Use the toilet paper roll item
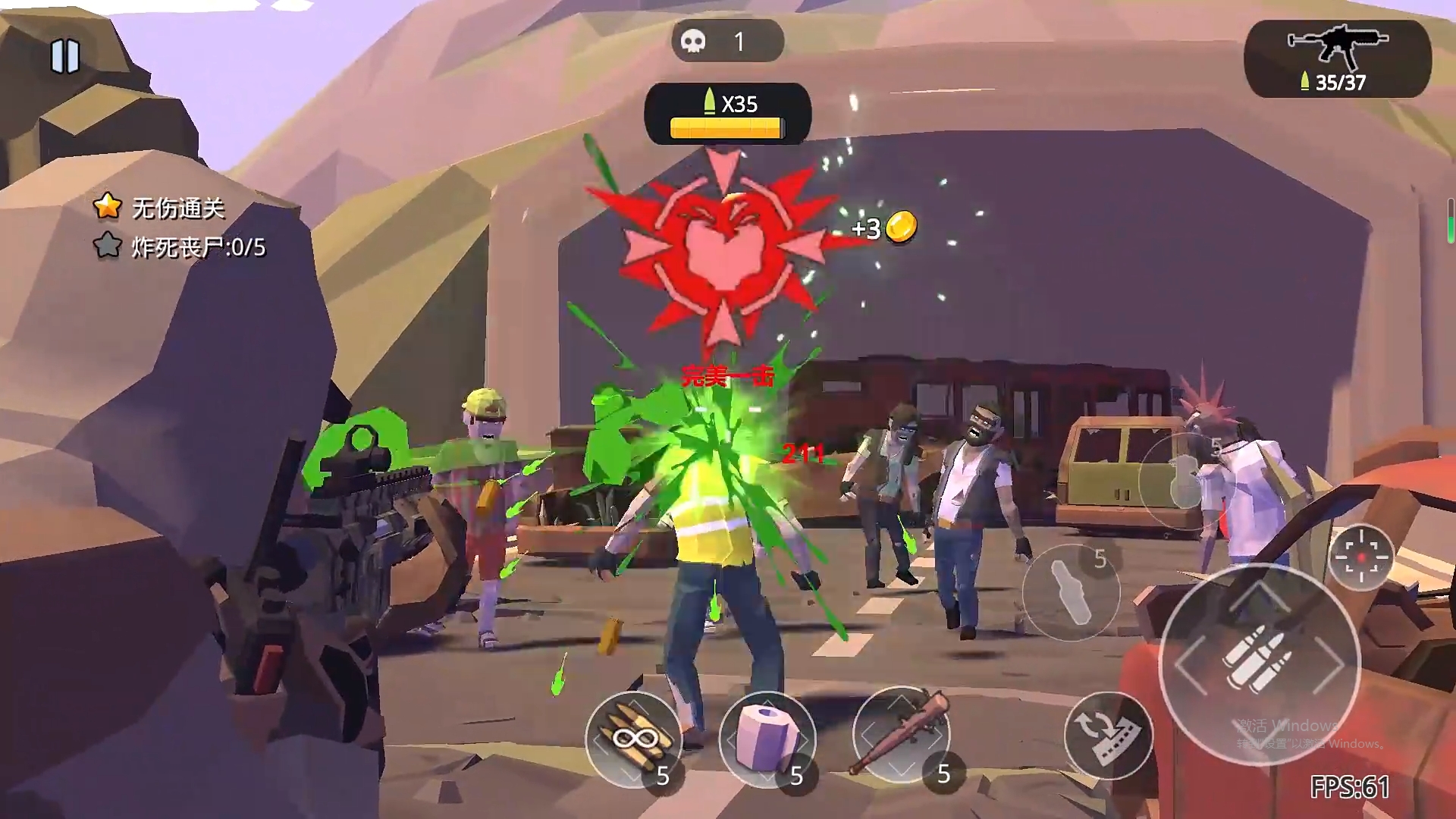Screen dimensions: 1456x819 coord(767,738)
